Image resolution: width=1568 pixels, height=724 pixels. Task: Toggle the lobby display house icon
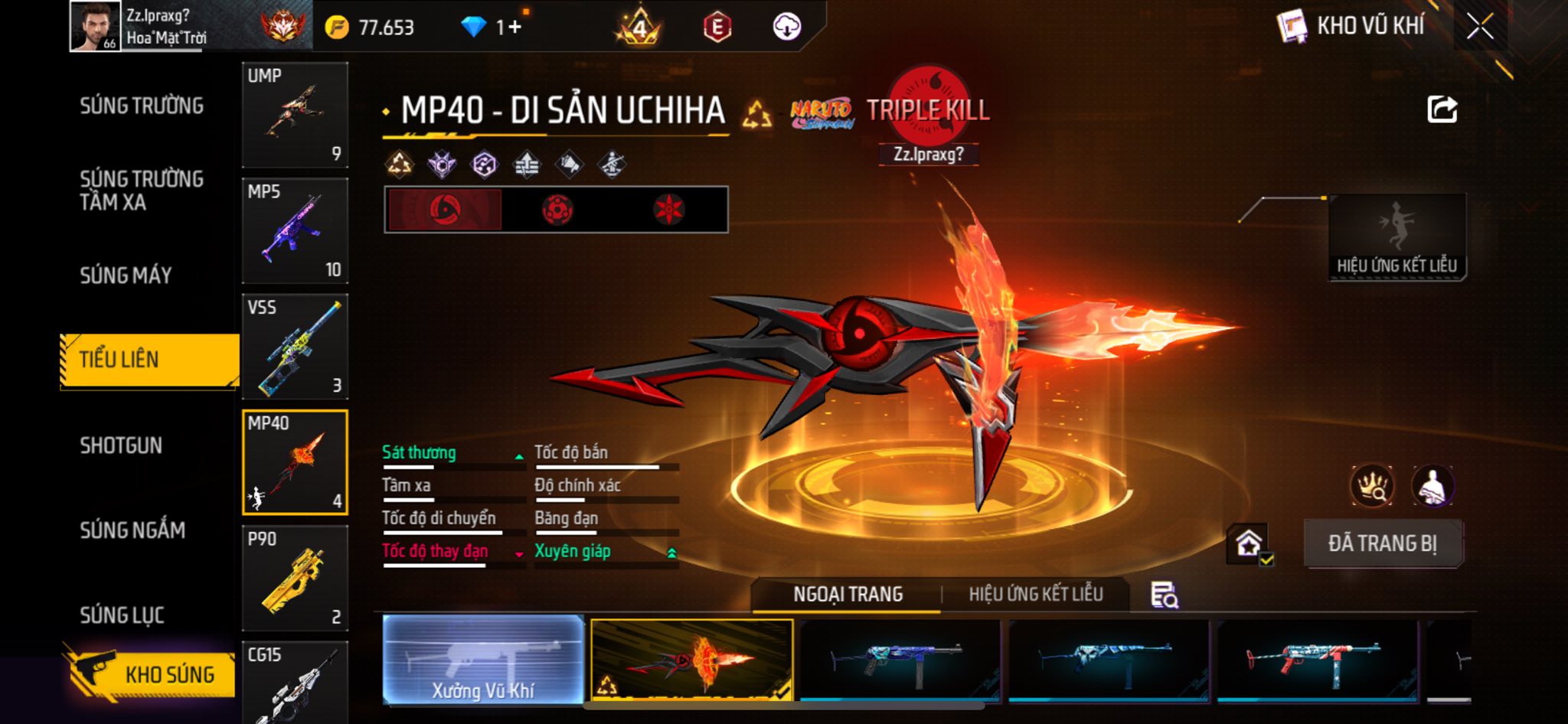pos(1249,544)
